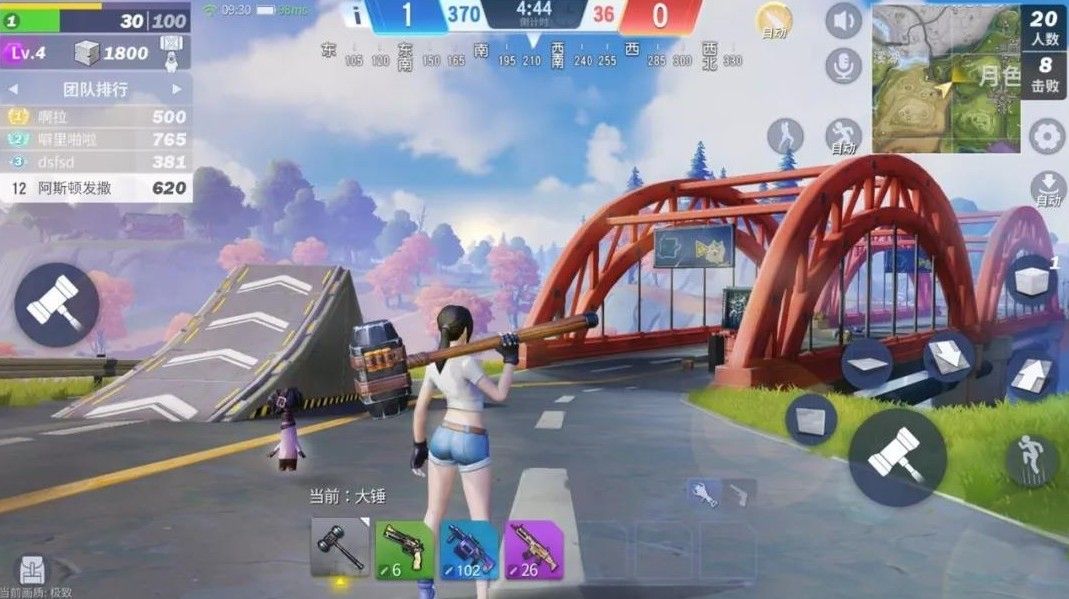Viewport: 1069px width, 599px height.
Task: Select the sledgehammer hotbar slot
Action: (340, 548)
